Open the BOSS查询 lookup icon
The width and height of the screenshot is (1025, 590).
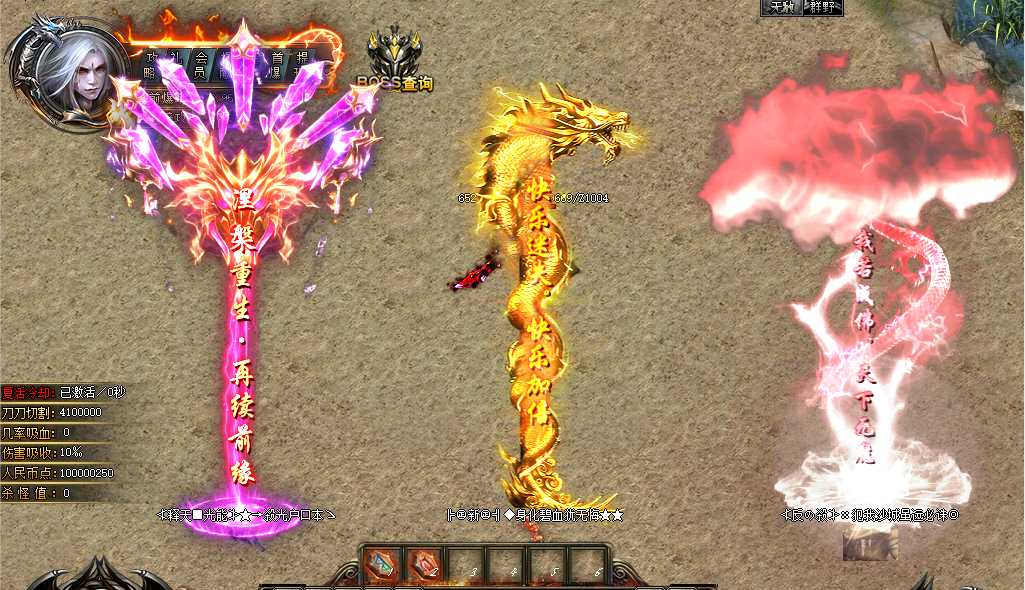point(396,60)
